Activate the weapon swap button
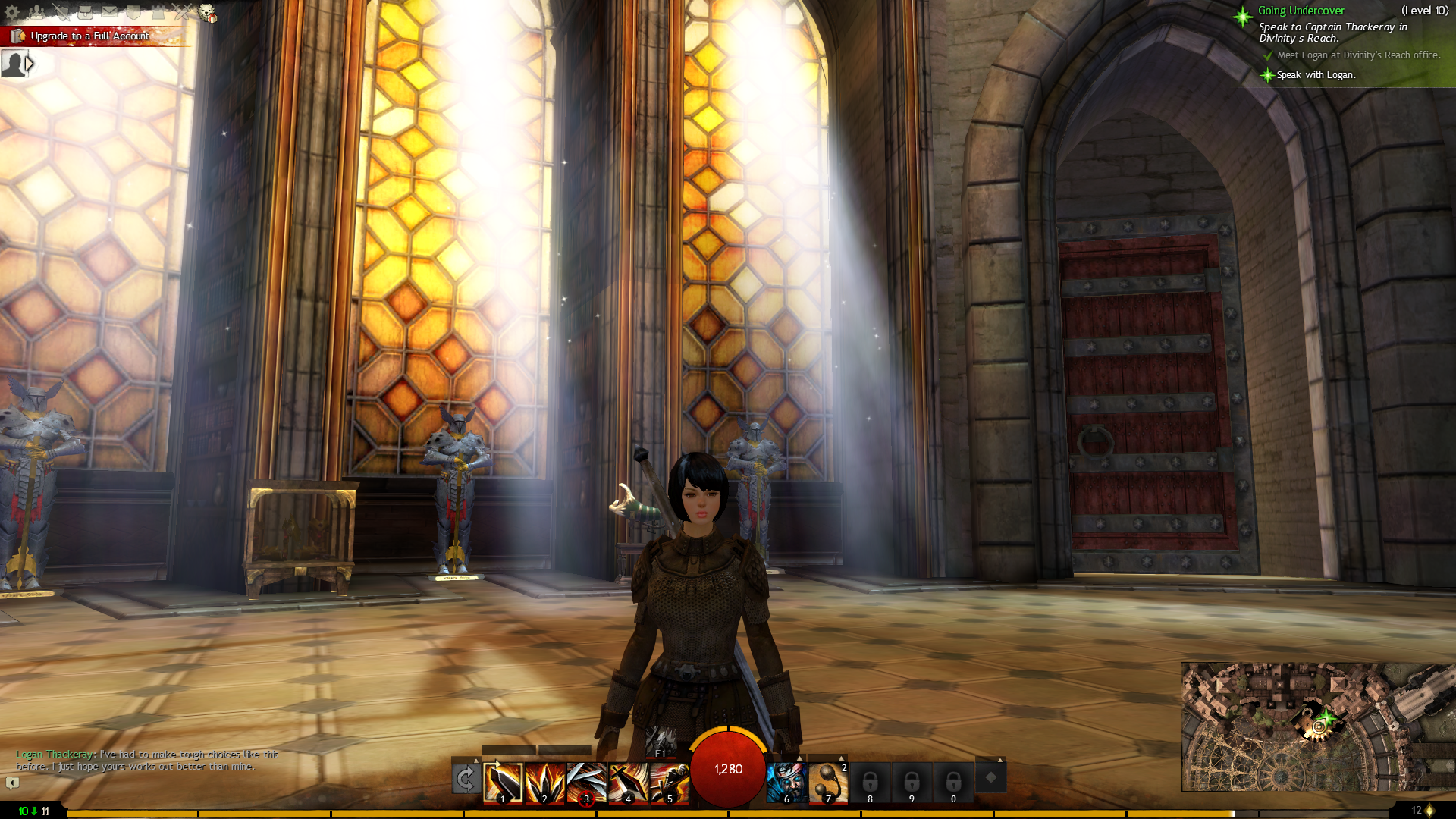Viewport: 1456px width, 819px height. [466, 779]
